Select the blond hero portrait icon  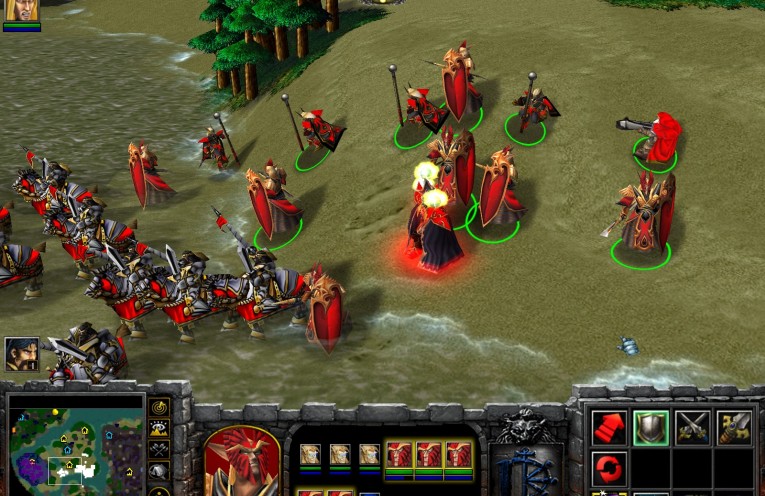pyautogui.click(x=21, y=11)
